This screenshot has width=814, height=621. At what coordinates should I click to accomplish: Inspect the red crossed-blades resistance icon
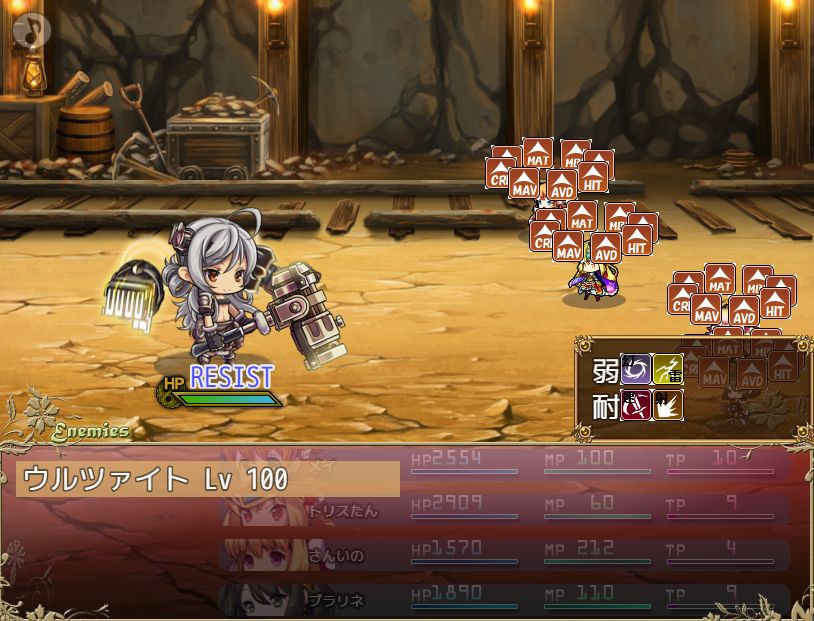[636, 405]
